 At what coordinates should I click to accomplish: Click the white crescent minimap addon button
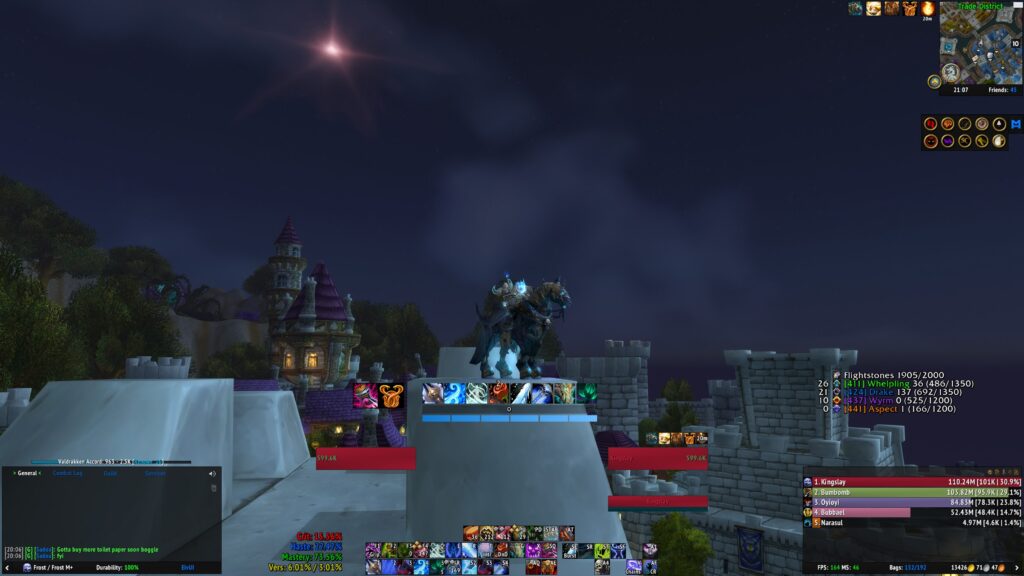(x=999, y=141)
